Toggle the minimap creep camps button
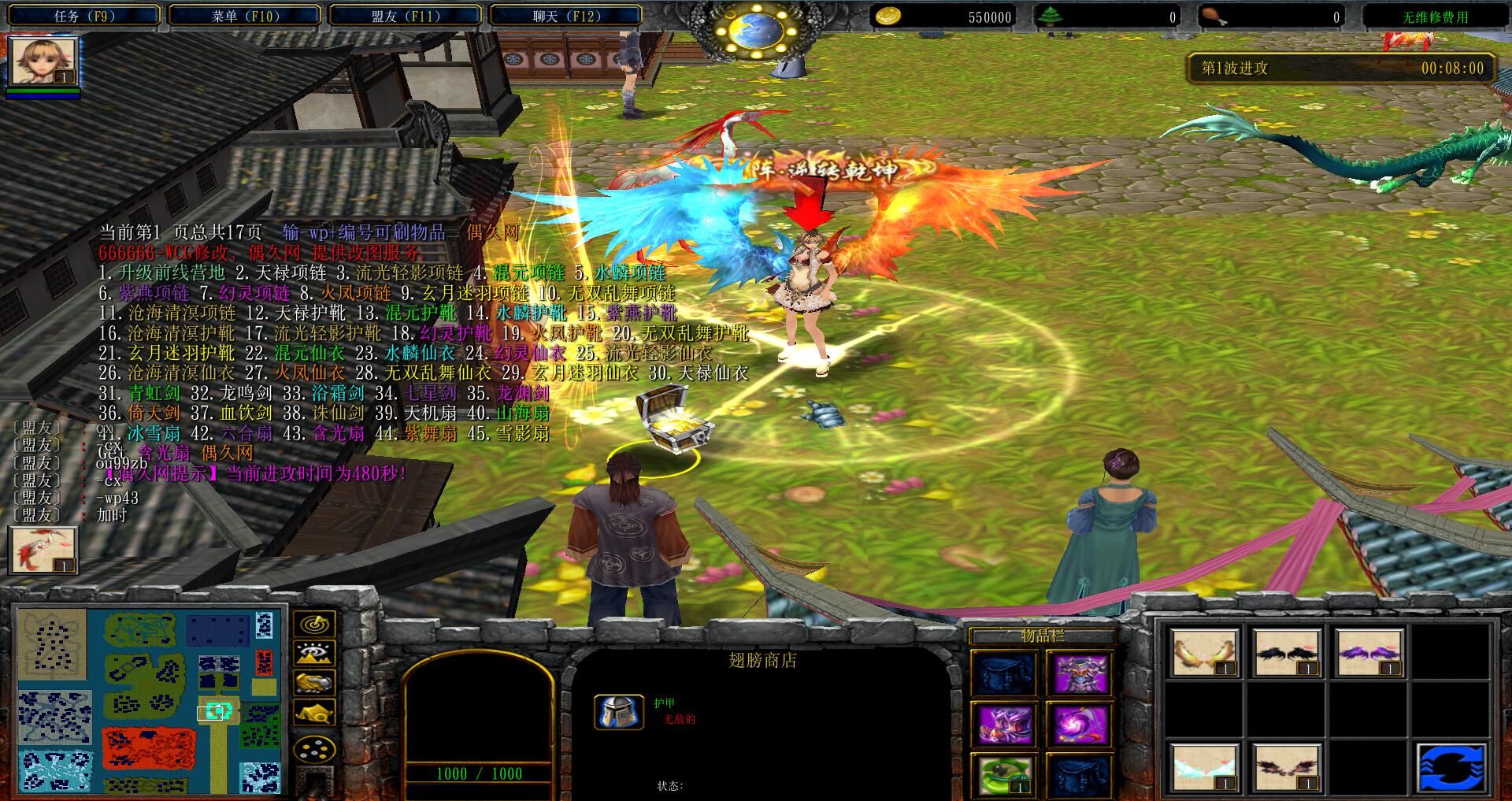Image resolution: width=1512 pixels, height=801 pixels. coord(314,713)
